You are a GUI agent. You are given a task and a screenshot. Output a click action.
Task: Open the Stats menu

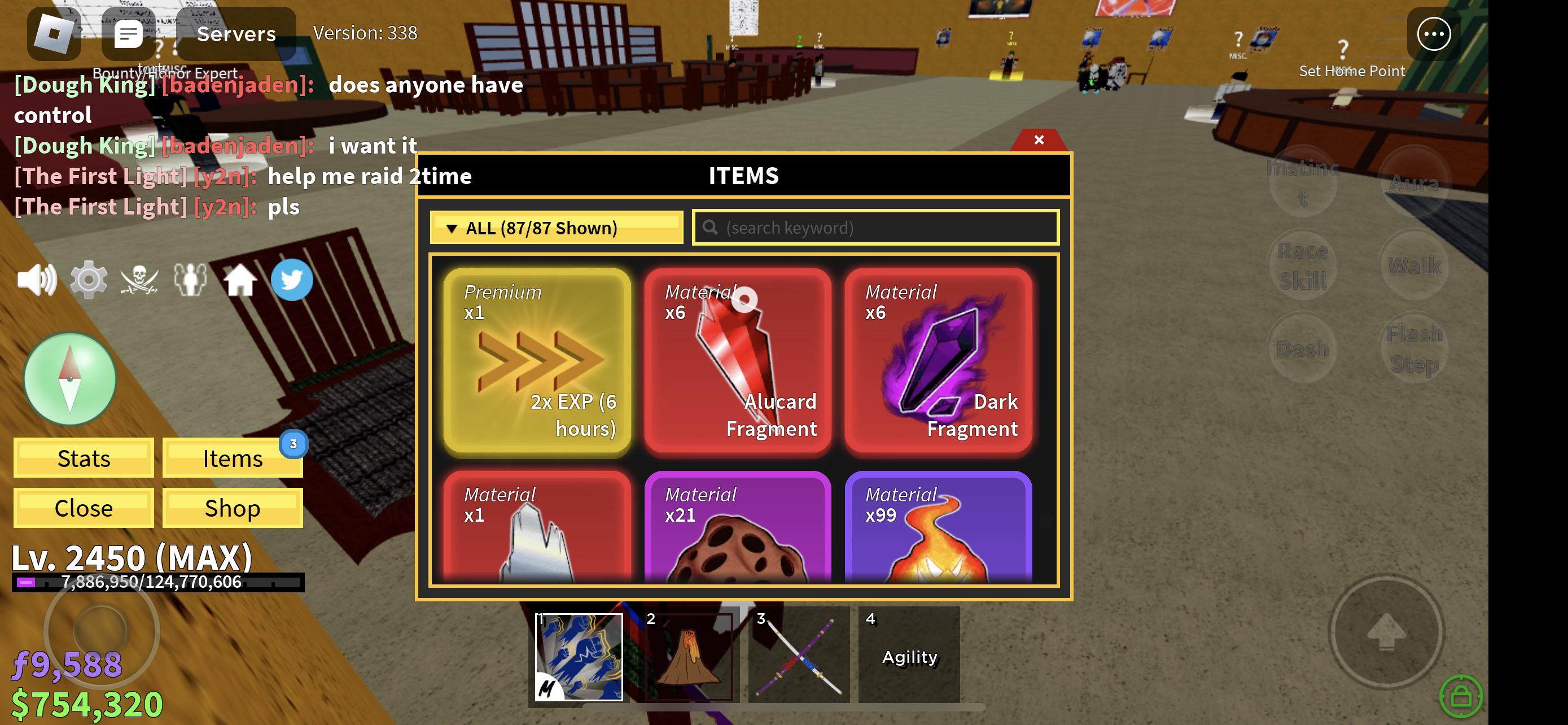tap(84, 458)
